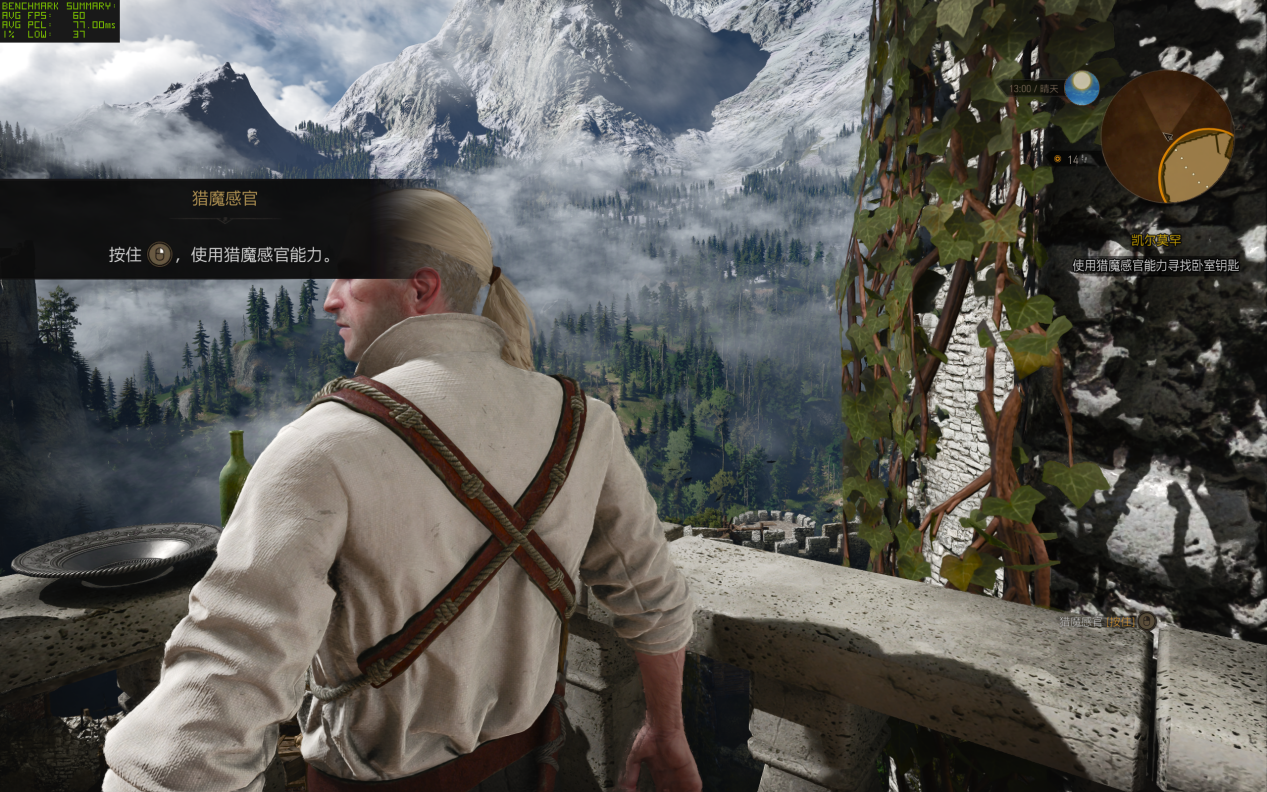Open the circular minimap
Screen dimensions: 1267x792
1167,137
